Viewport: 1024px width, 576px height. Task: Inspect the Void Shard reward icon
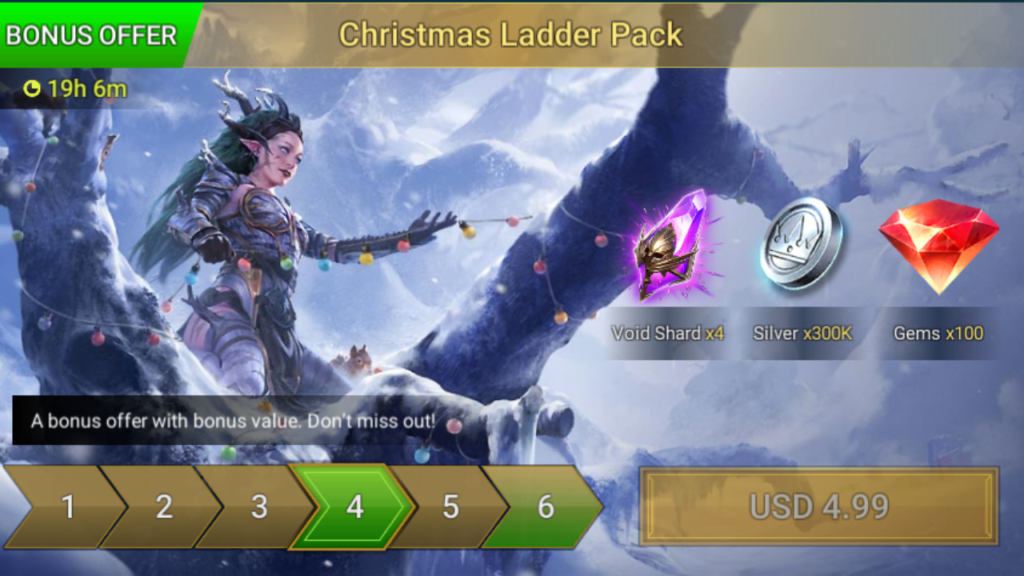(669, 246)
